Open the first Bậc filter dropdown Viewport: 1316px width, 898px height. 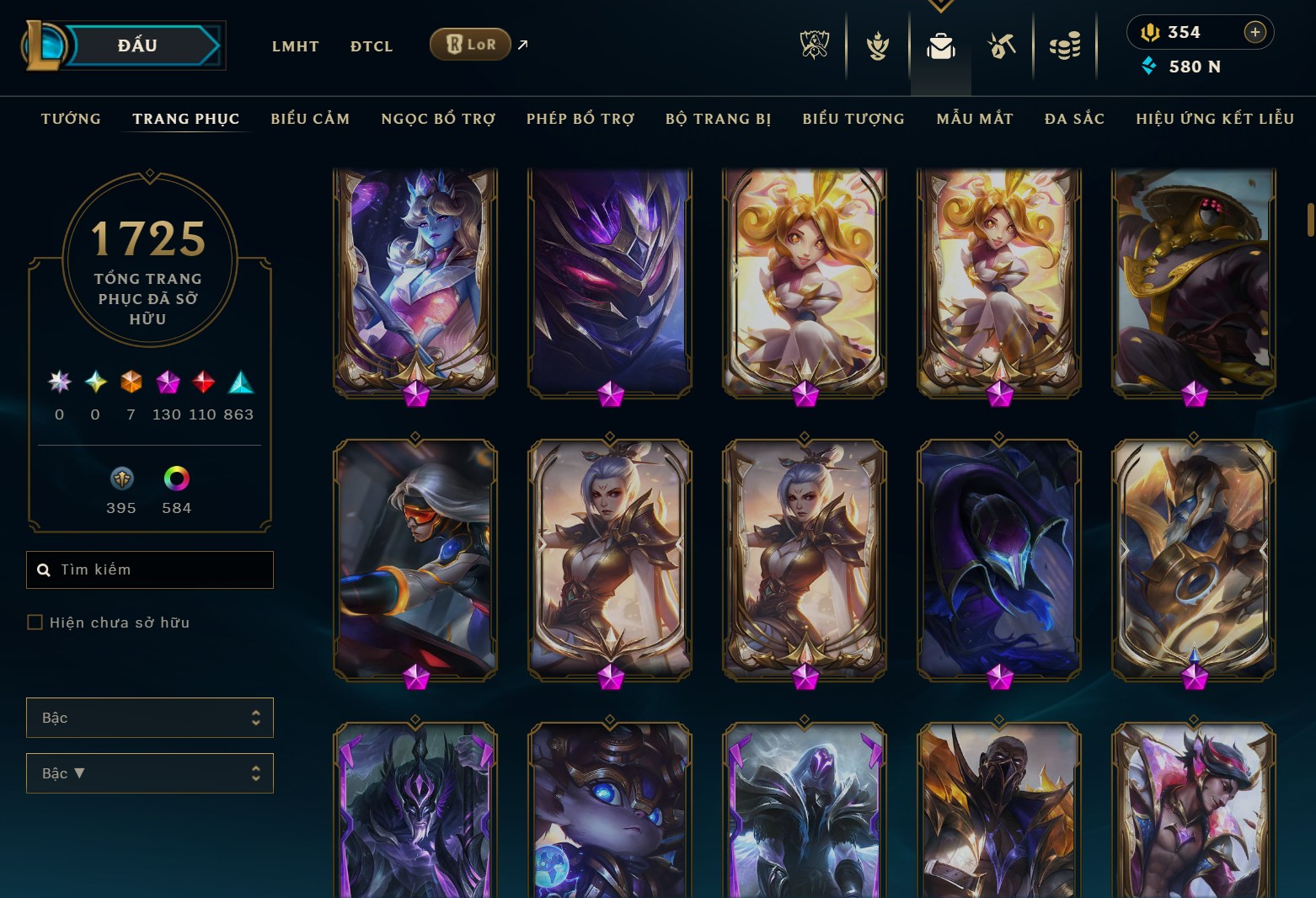pyautogui.click(x=149, y=718)
